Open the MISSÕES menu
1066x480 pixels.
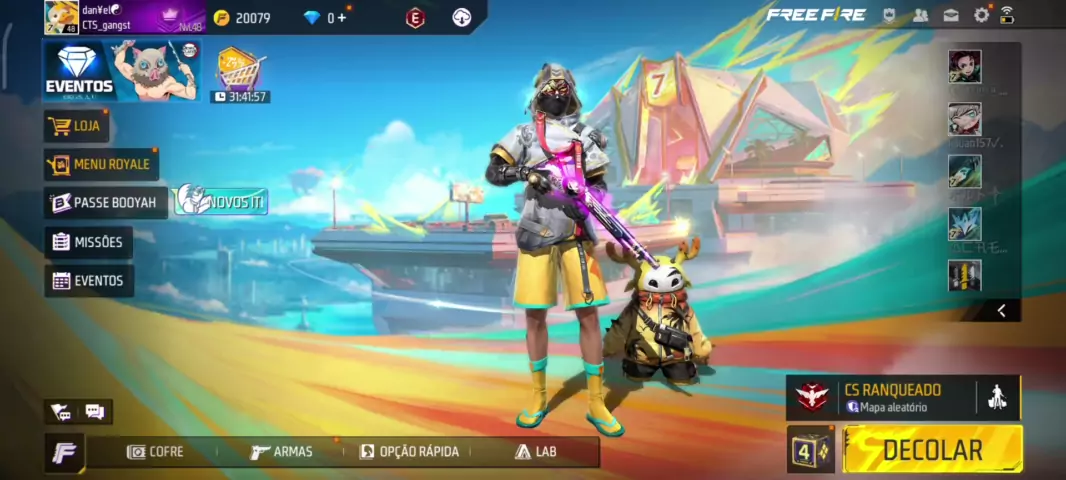pos(88,242)
